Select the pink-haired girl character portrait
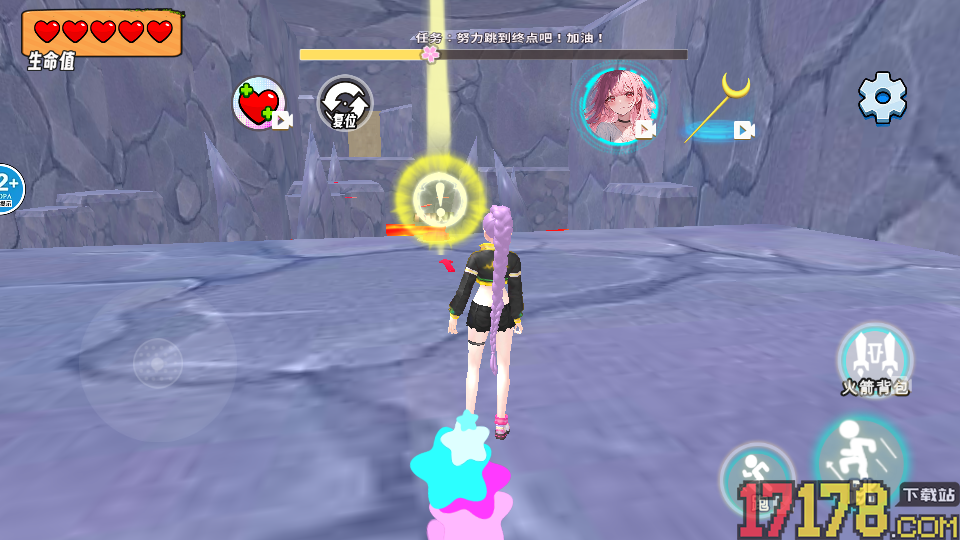This screenshot has width=960, height=540. [619, 104]
